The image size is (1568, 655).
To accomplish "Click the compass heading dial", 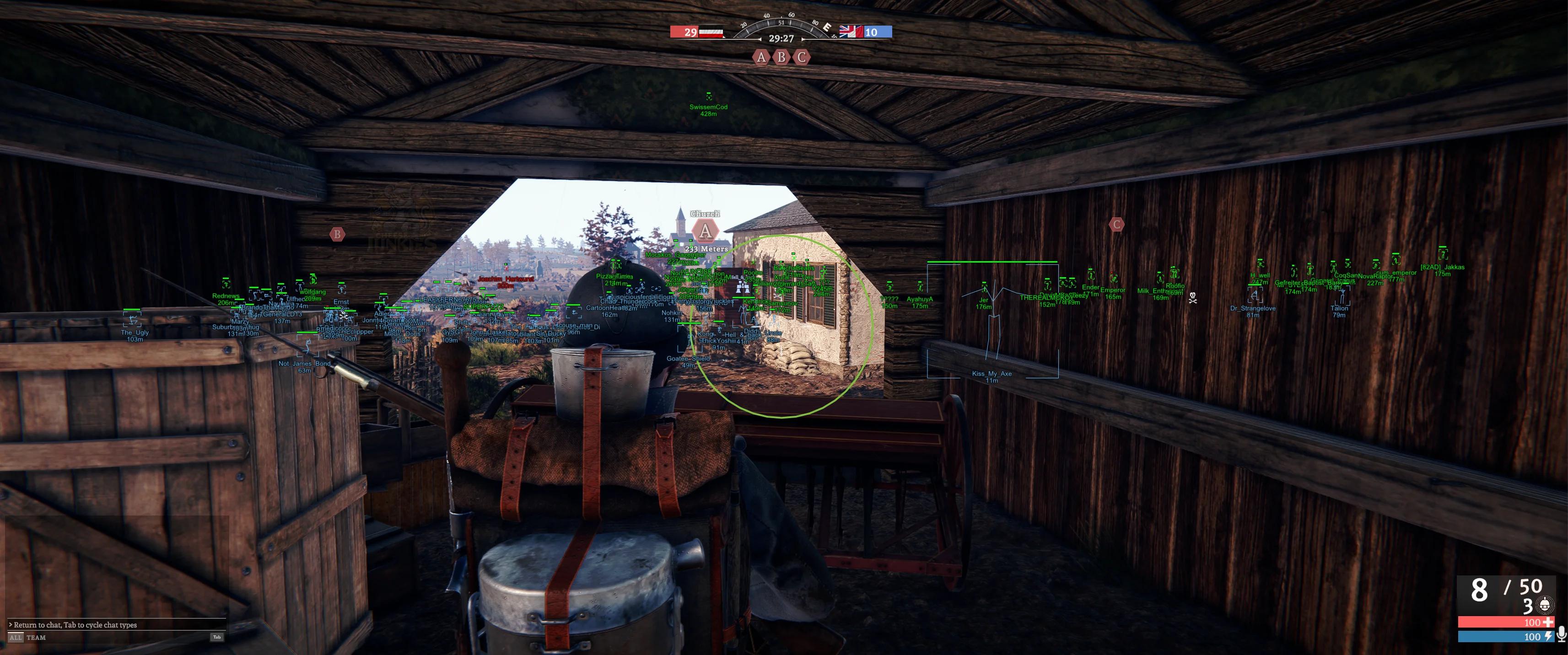I will tap(781, 25).
